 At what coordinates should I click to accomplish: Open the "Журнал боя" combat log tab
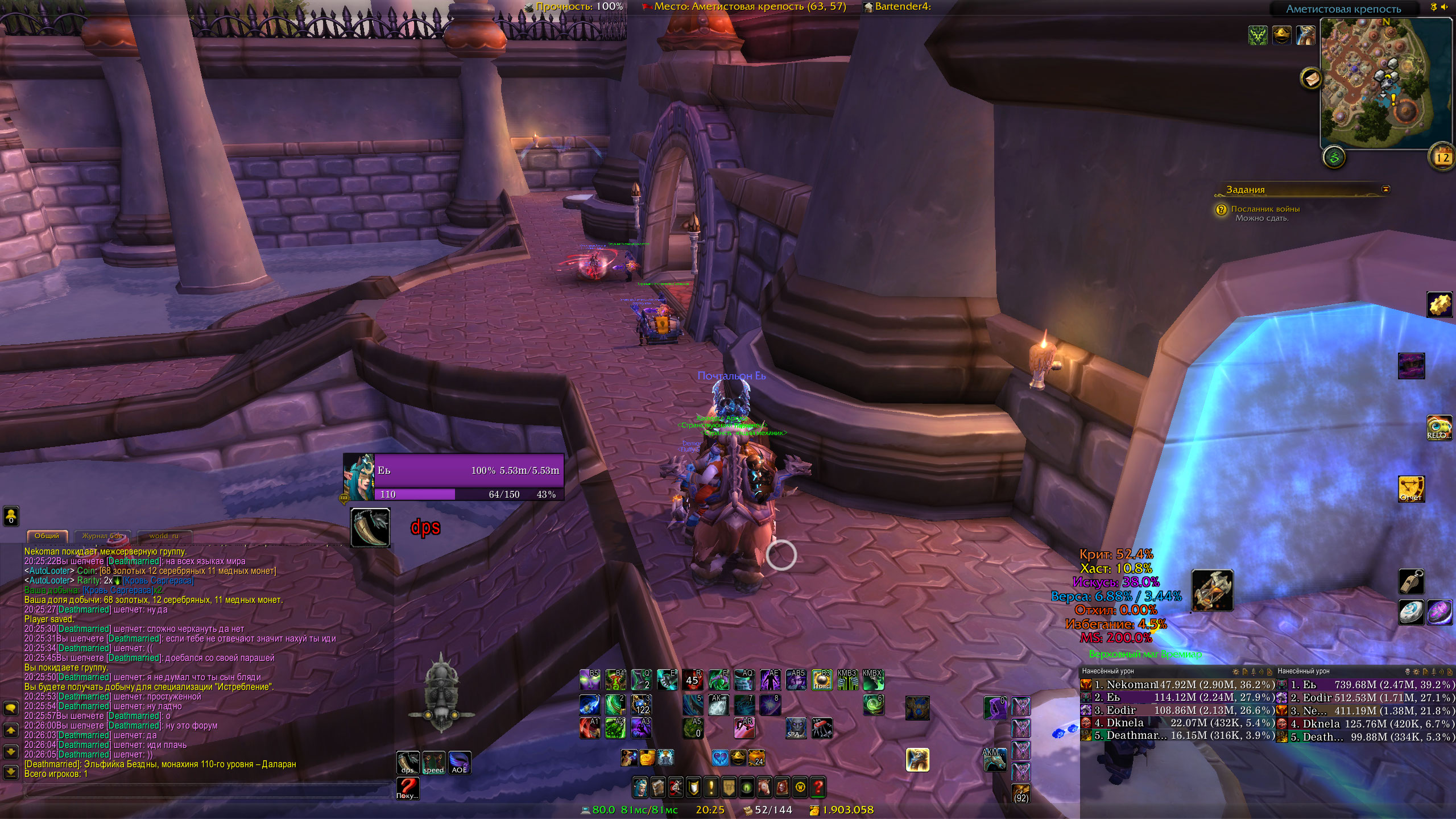[x=102, y=536]
